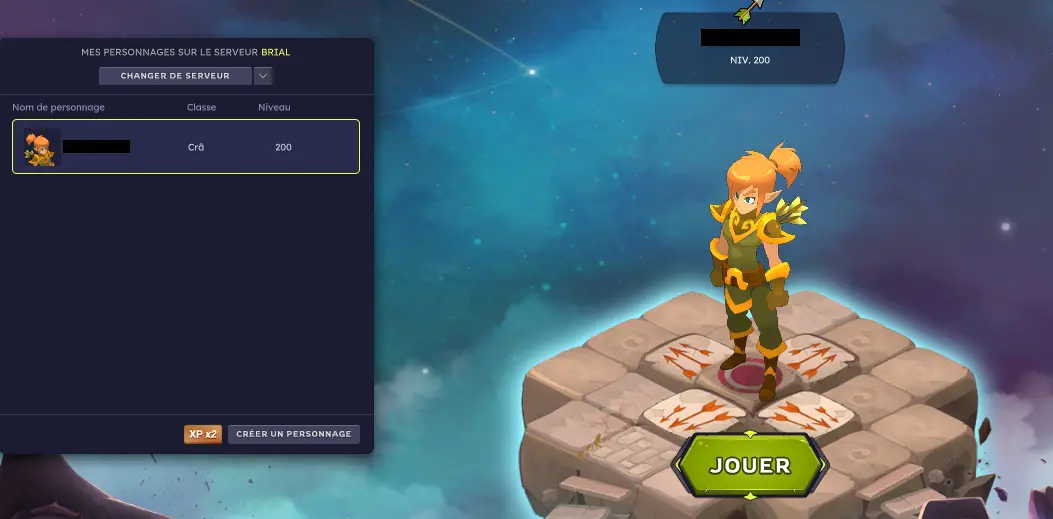The height and width of the screenshot is (519, 1053).
Task: Expand the server dropdown arrow
Action: coord(264,76)
